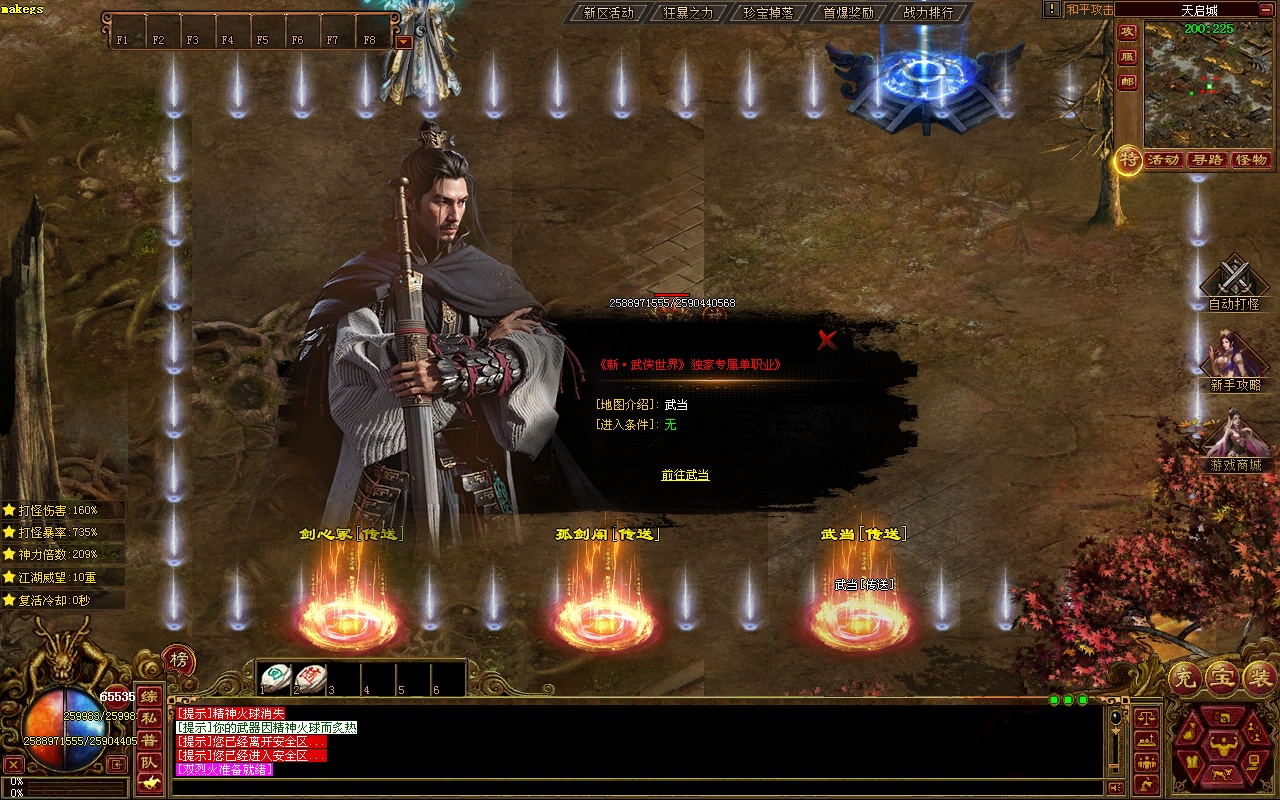Open the 珍宝掉落 top menu
The height and width of the screenshot is (800, 1280).
coord(768,13)
